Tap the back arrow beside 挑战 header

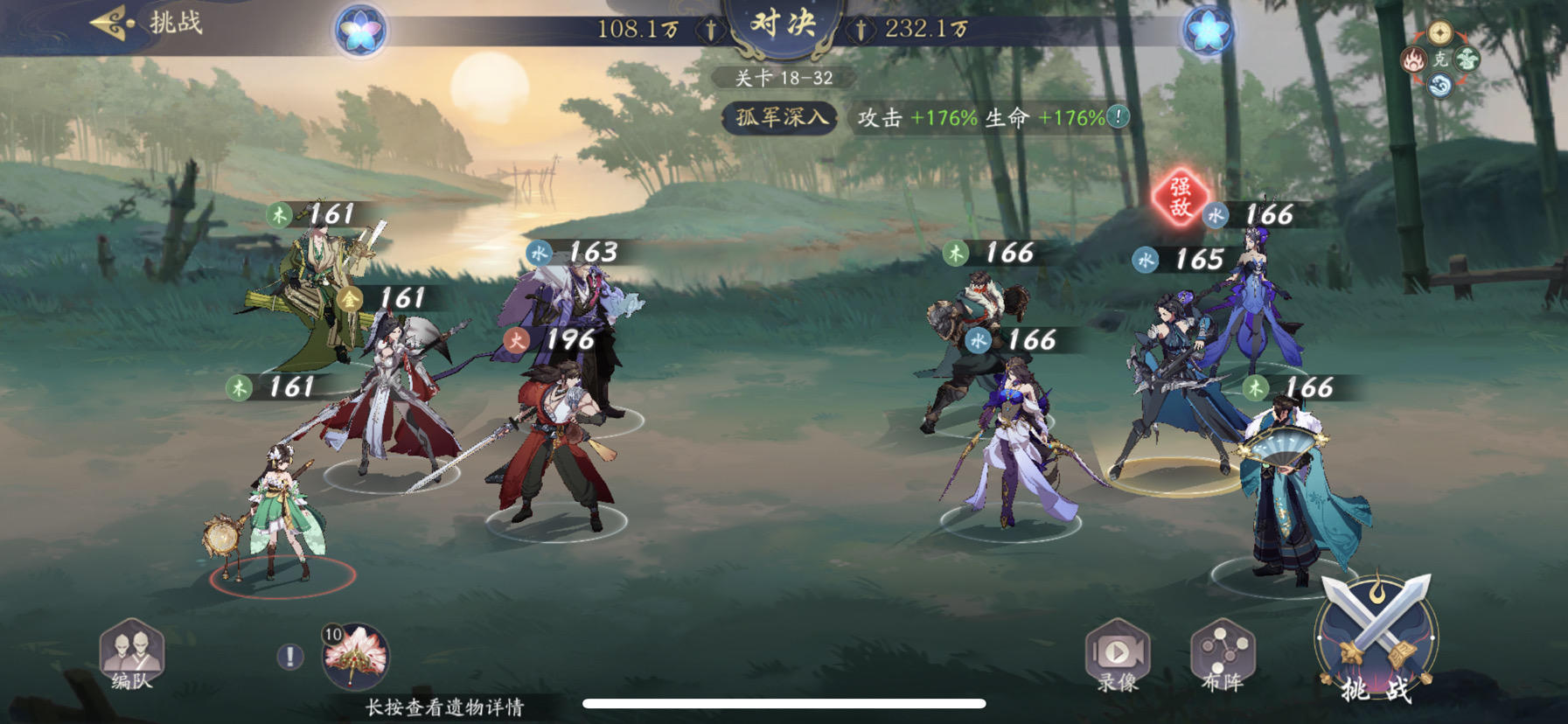coord(108,24)
